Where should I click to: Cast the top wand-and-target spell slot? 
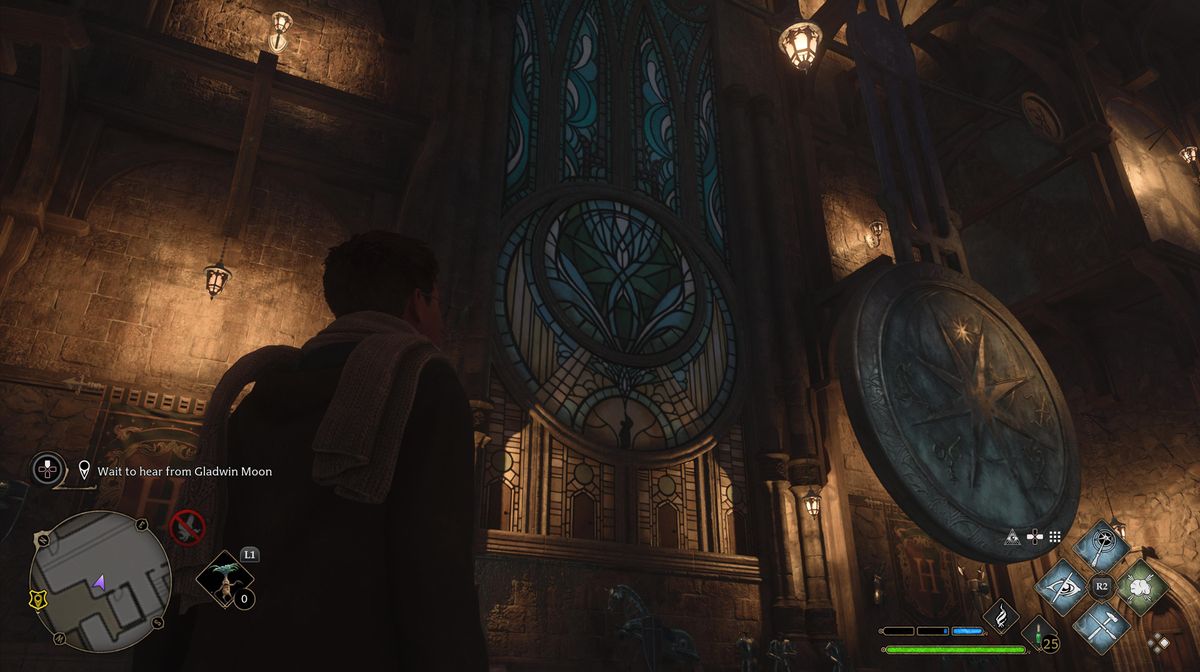coord(1101,546)
